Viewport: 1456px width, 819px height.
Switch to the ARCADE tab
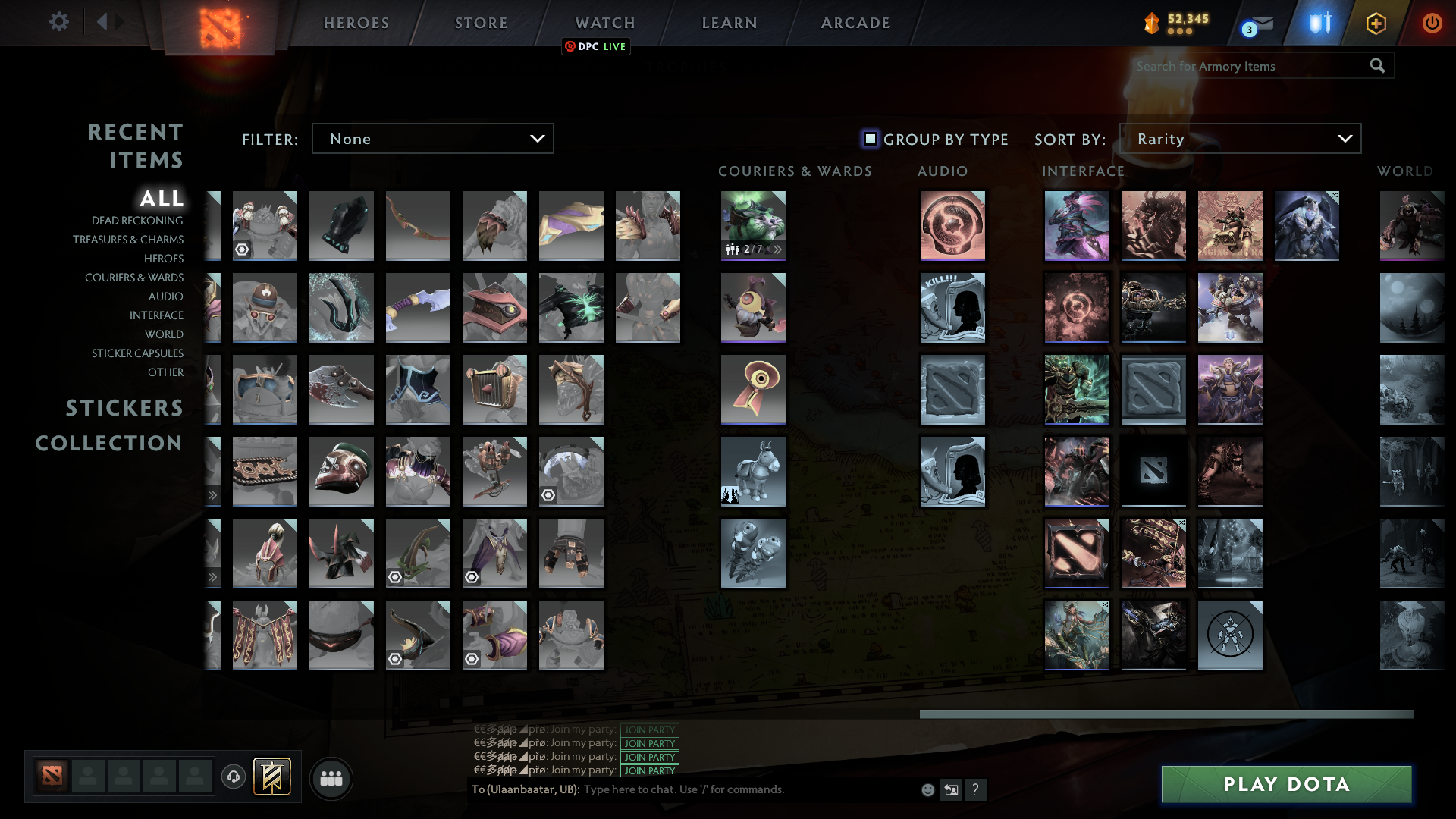point(855,23)
